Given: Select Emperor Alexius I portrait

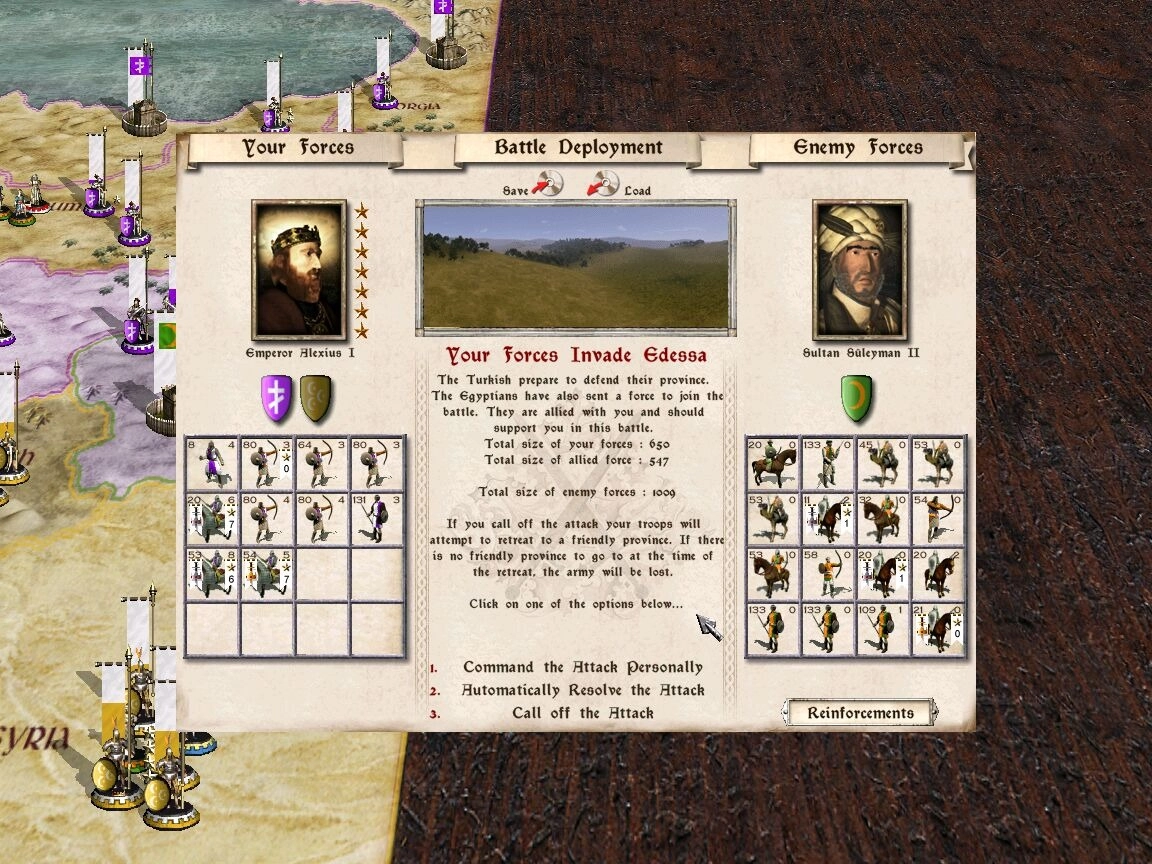Looking at the screenshot, I should pos(299,270).
